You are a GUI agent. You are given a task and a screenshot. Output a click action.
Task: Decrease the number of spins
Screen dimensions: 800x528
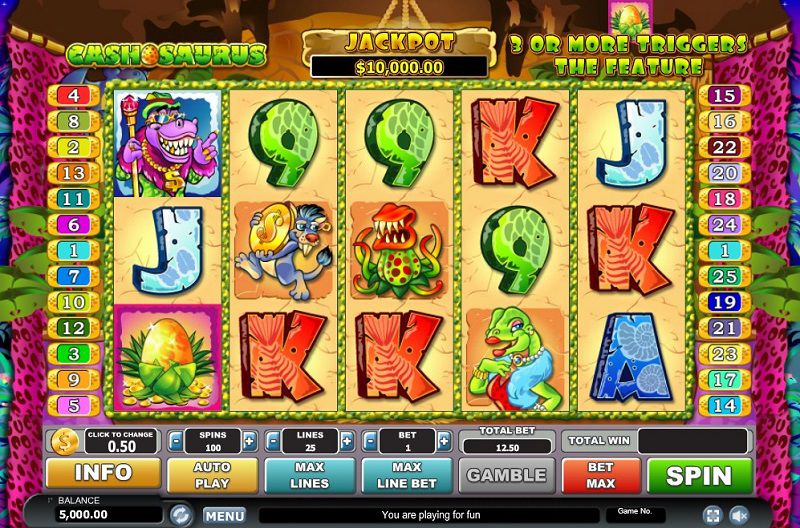point(175,441)
